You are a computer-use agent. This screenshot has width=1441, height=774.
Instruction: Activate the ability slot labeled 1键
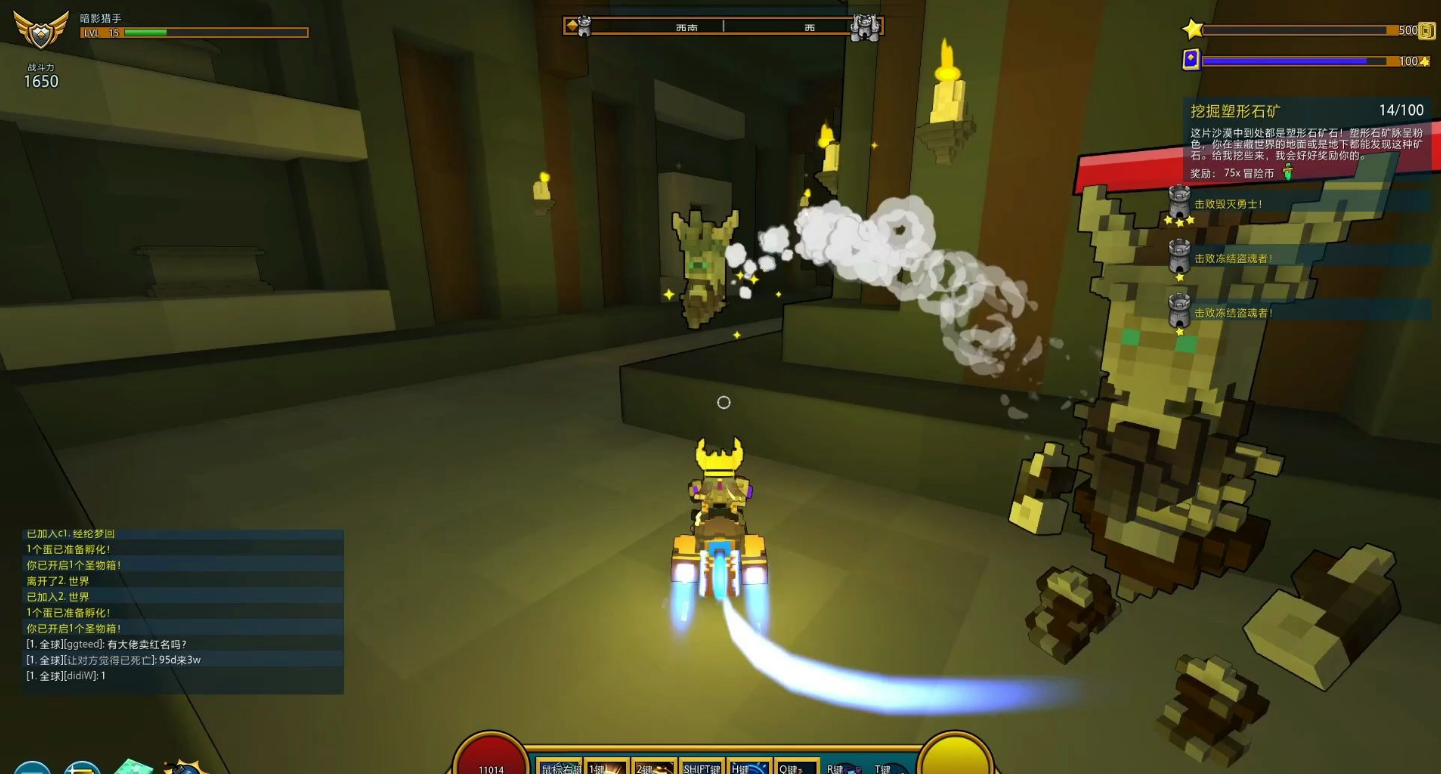pos(607,766)
